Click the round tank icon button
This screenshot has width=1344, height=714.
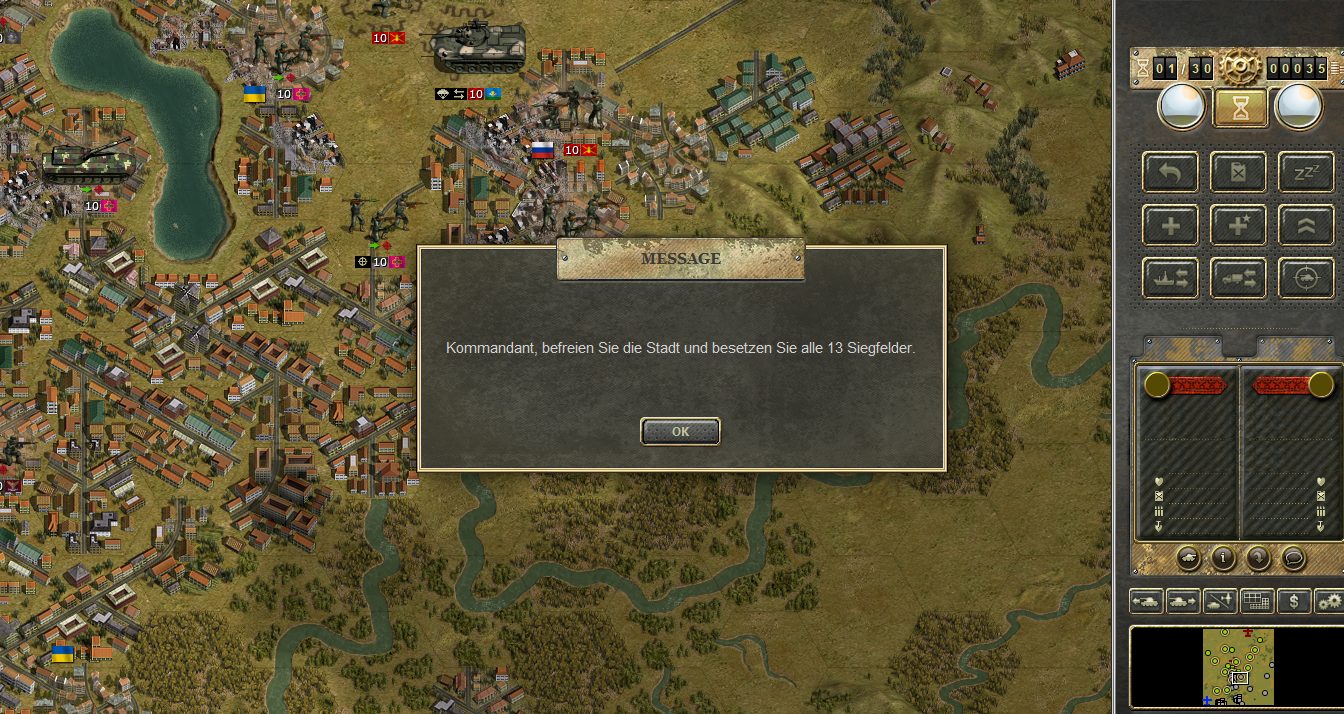[1188, 558]
